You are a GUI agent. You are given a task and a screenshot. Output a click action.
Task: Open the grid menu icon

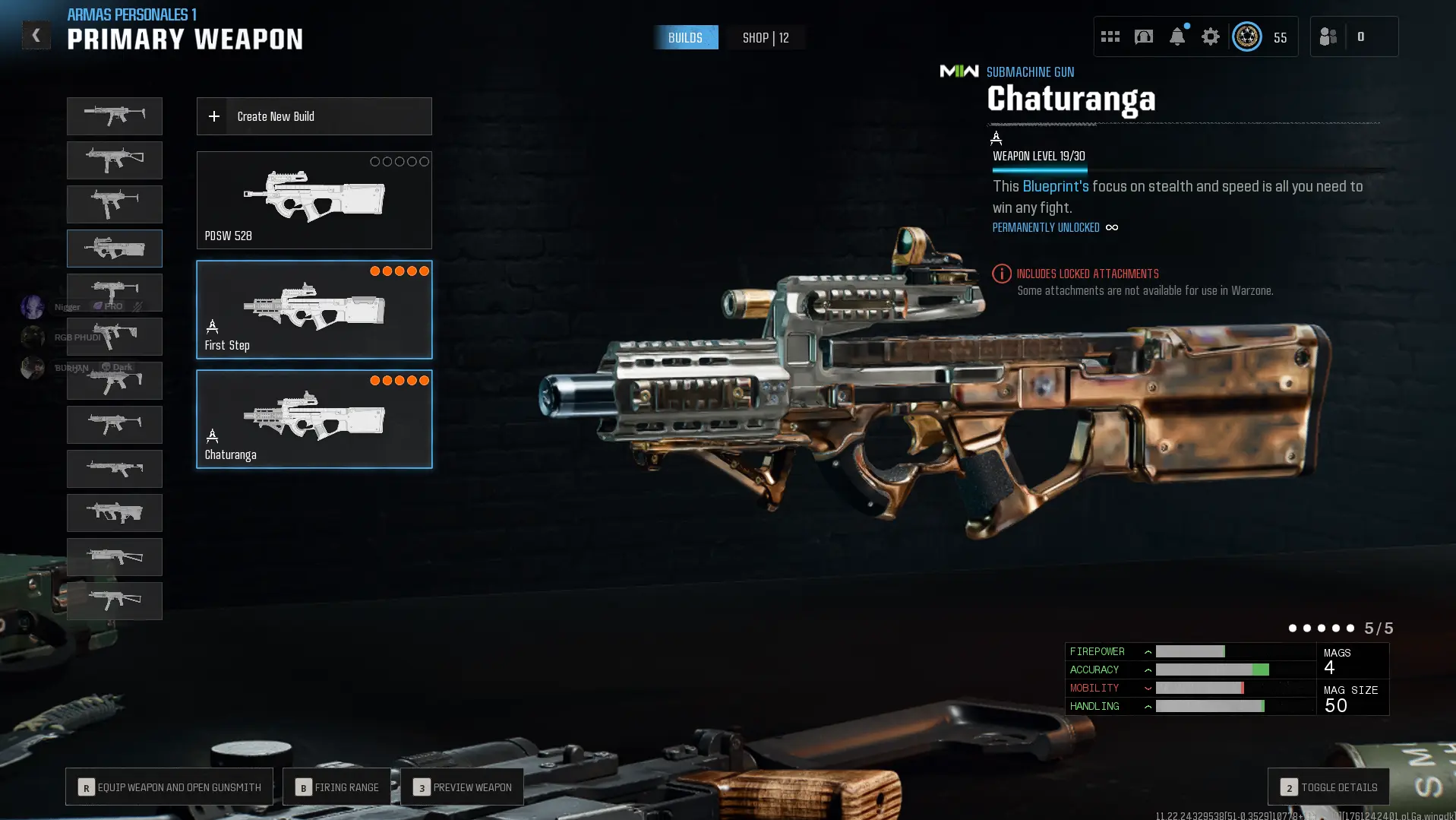(1110, 36)
